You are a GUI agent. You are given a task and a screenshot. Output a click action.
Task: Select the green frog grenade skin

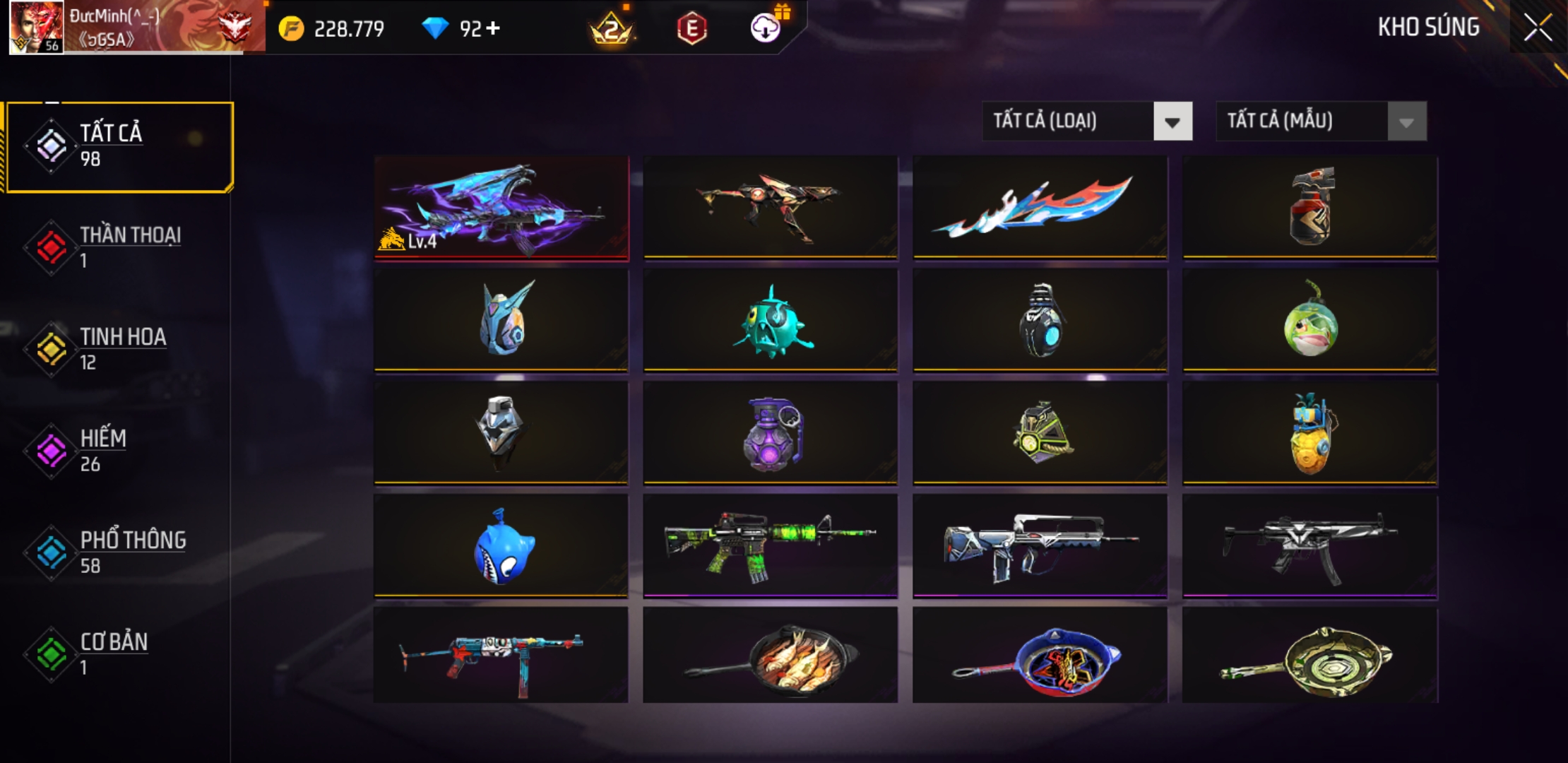[1309, 321]
